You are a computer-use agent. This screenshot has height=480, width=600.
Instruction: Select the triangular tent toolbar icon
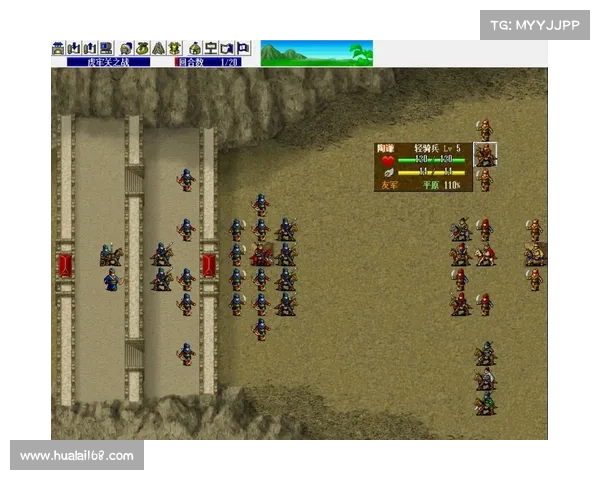[x=160, y=48]
